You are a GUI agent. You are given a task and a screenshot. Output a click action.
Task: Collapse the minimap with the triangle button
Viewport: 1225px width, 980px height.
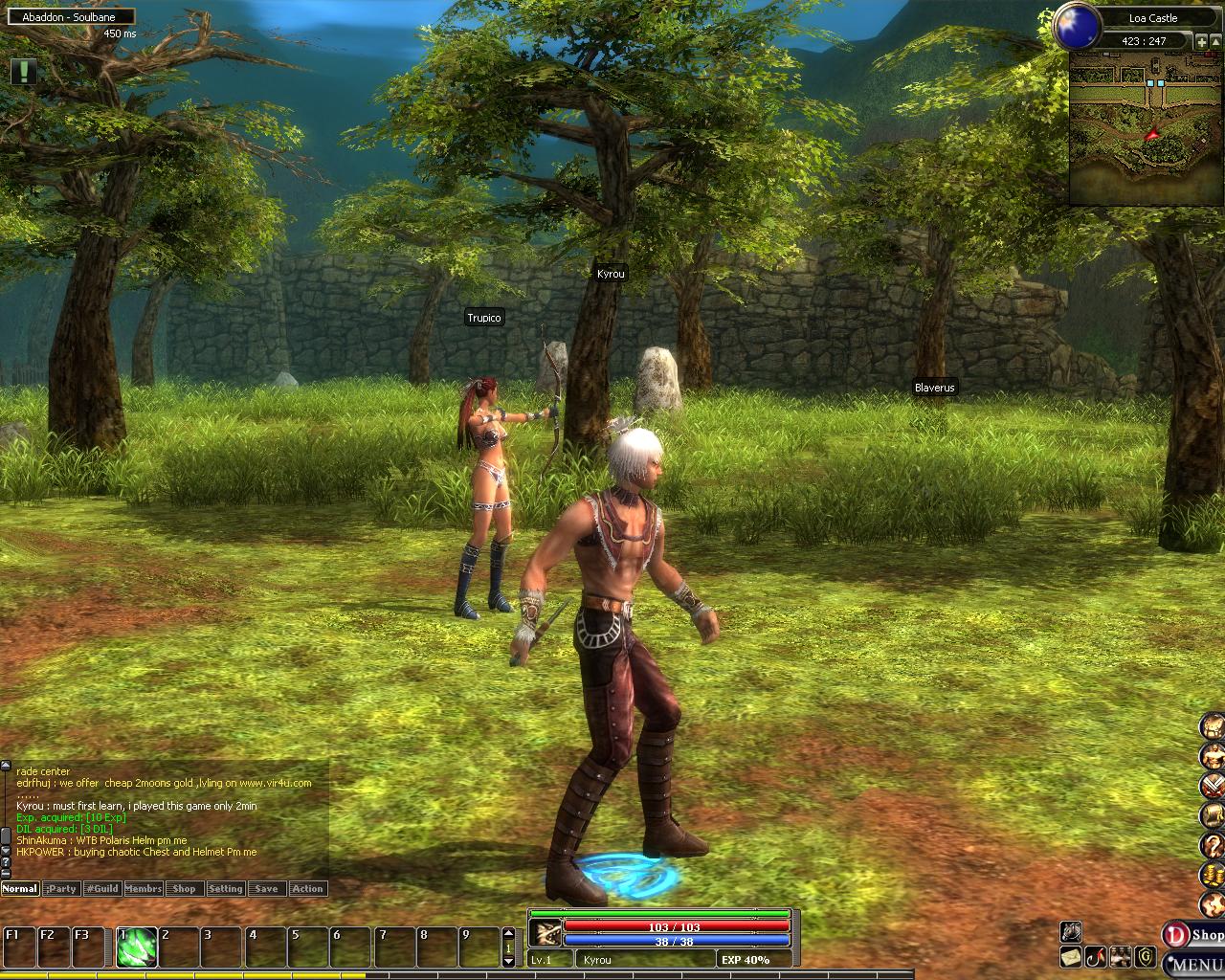pyautogui.click(x=1216, y=41)
